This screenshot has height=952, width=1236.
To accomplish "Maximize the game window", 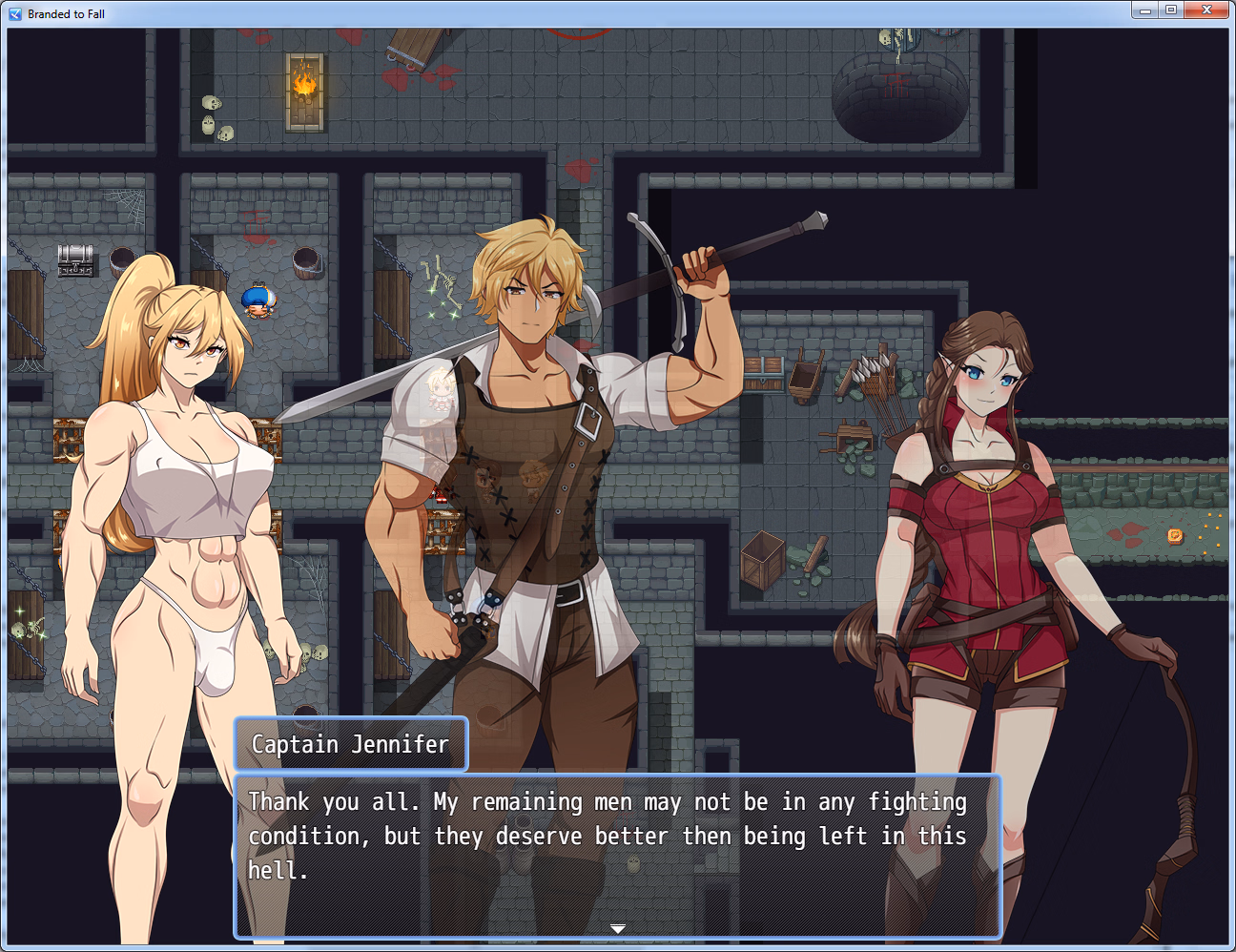I will pos(1171,10).
